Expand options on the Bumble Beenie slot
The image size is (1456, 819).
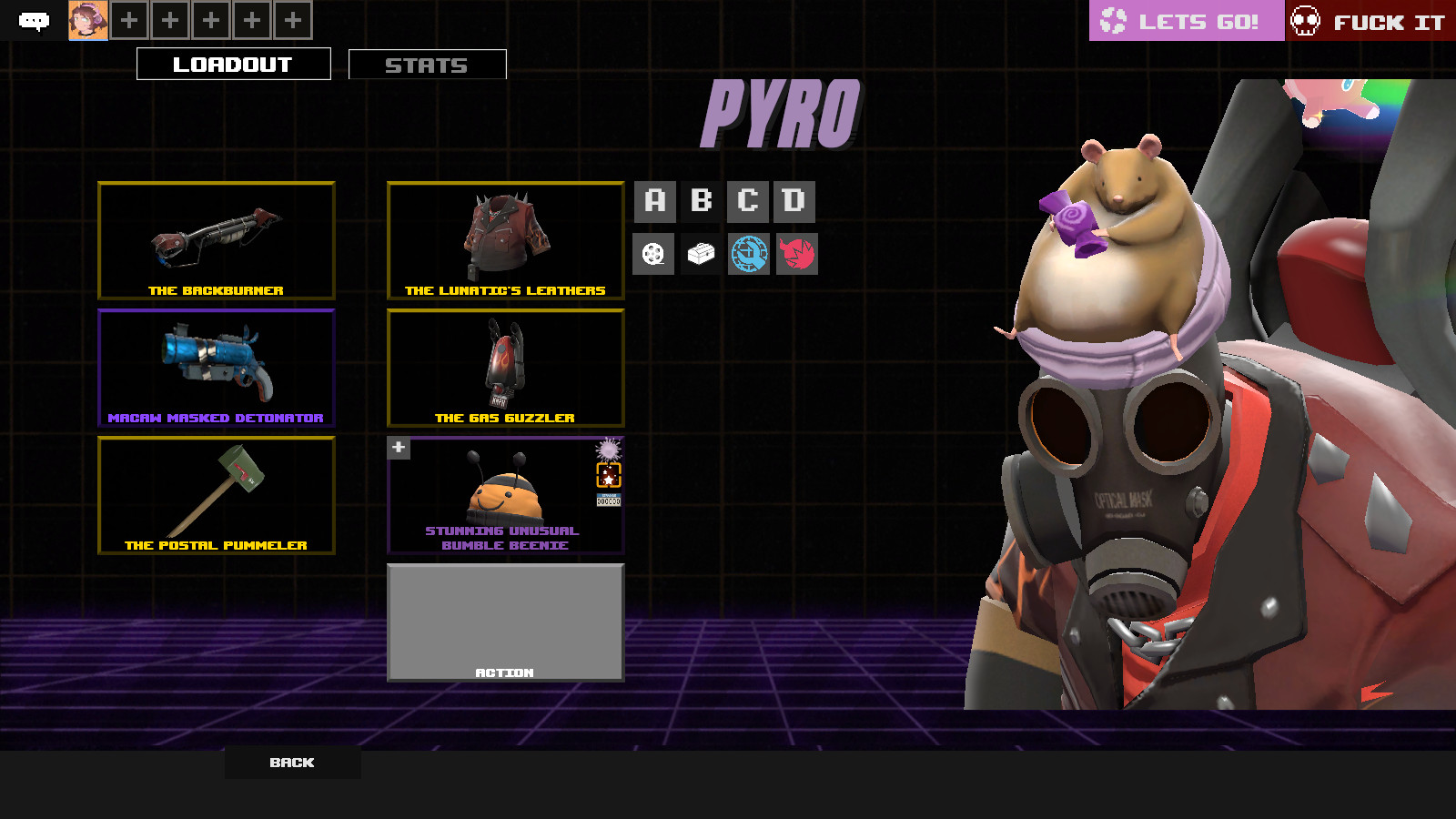pos(398,448)
